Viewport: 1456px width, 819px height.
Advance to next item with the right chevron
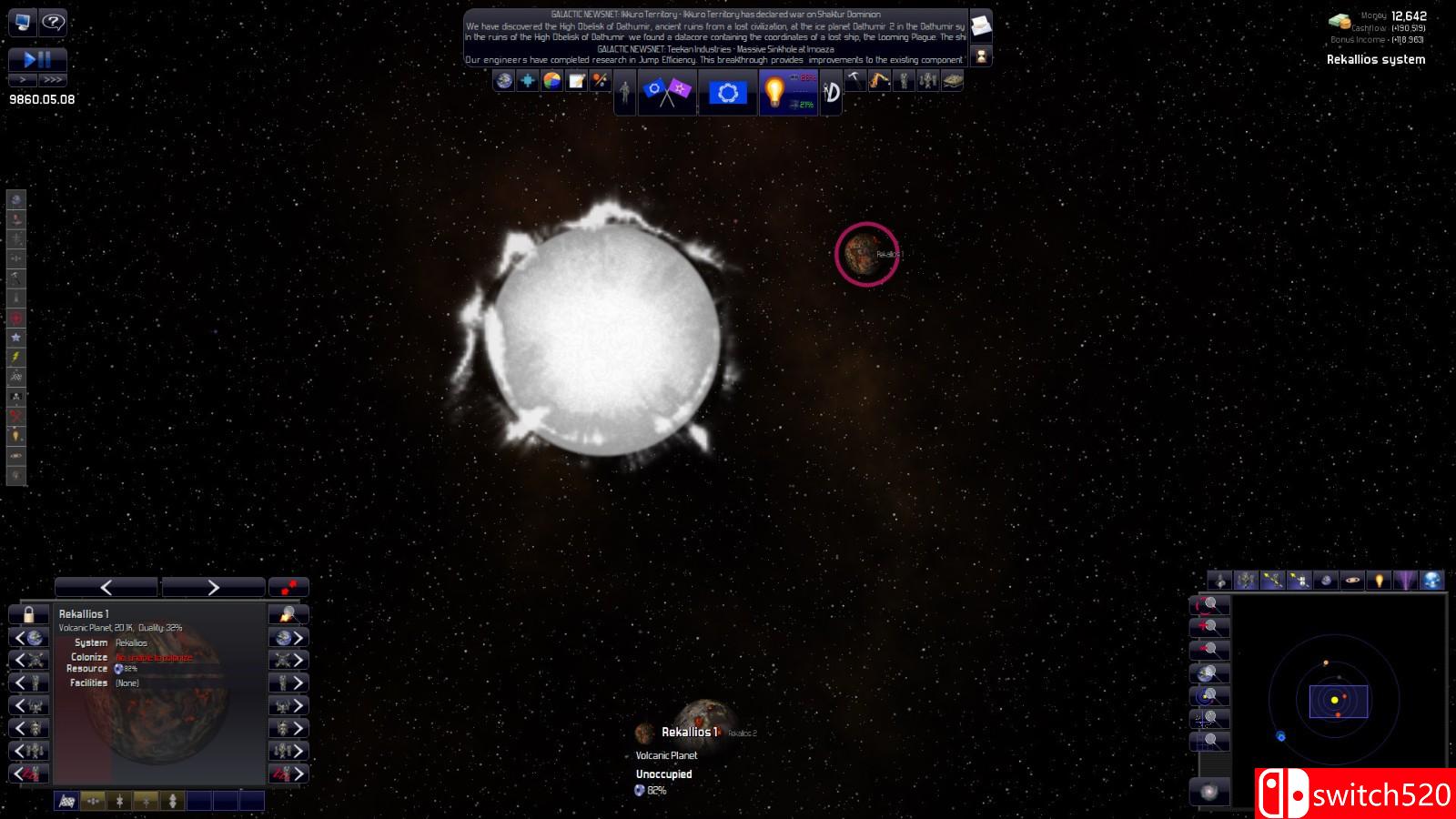(214, 586)
